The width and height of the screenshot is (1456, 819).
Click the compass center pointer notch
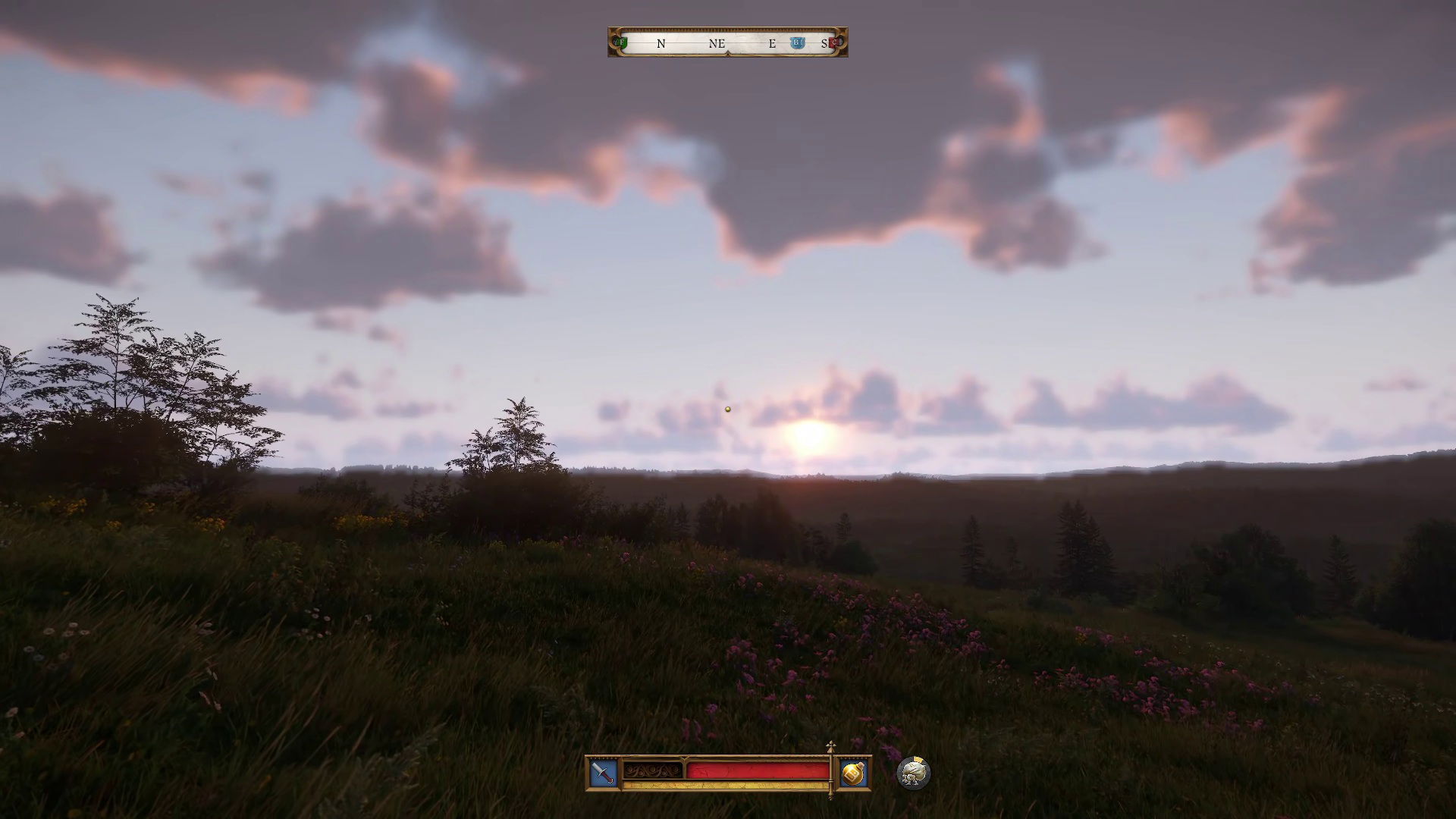pos(728,52)
